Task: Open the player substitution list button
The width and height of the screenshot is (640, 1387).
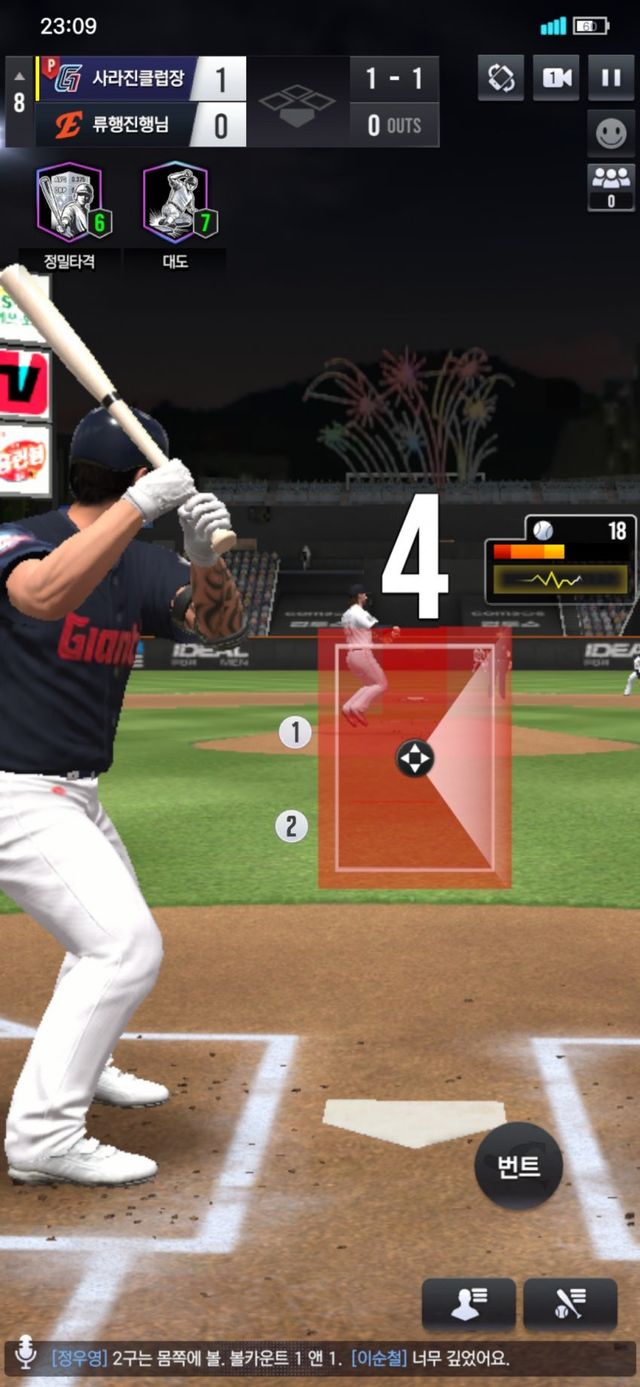Action: click(x=468, y=1304)
